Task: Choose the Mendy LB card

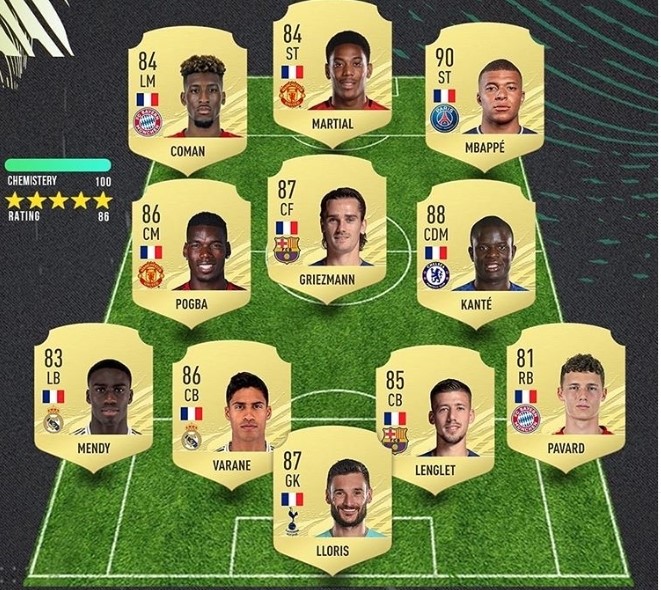Action: pyautogui.click(x=92, y=402)
